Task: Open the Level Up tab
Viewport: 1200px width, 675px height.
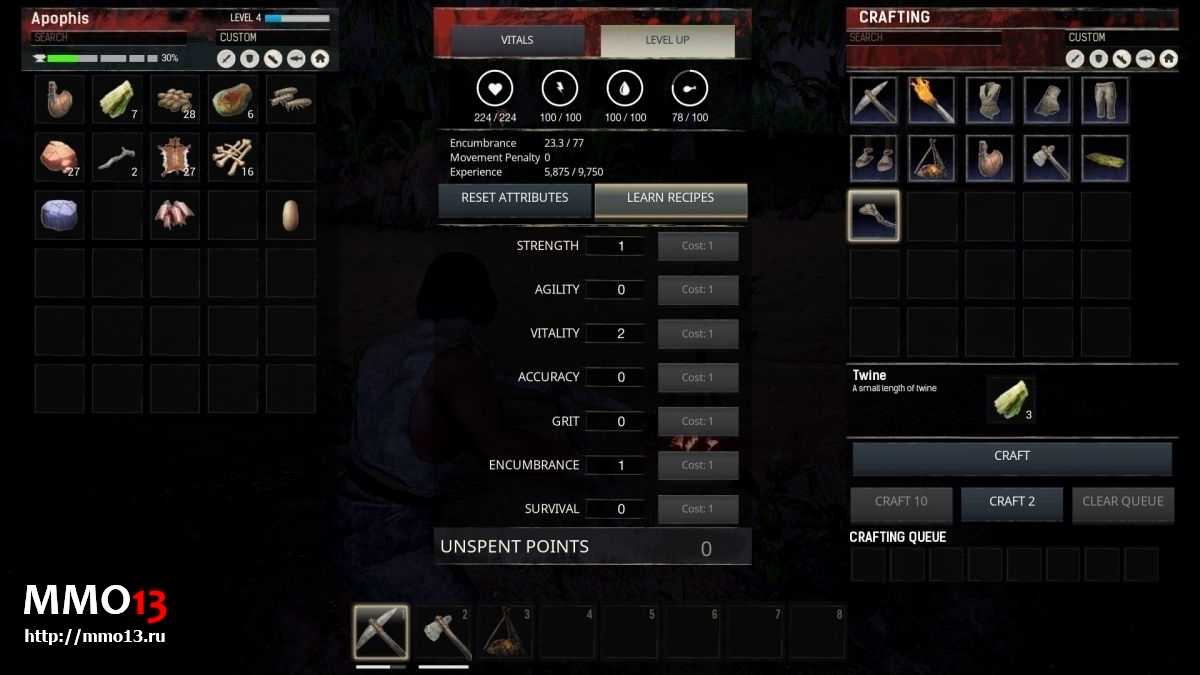Action: (x=667, y=40)
